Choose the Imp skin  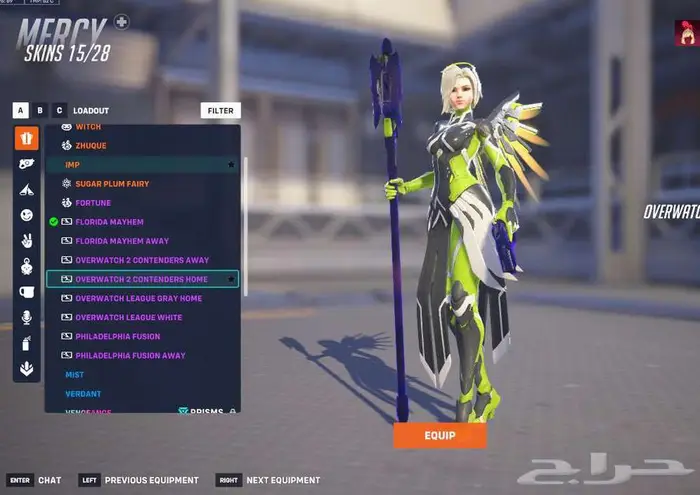point(72,165)
